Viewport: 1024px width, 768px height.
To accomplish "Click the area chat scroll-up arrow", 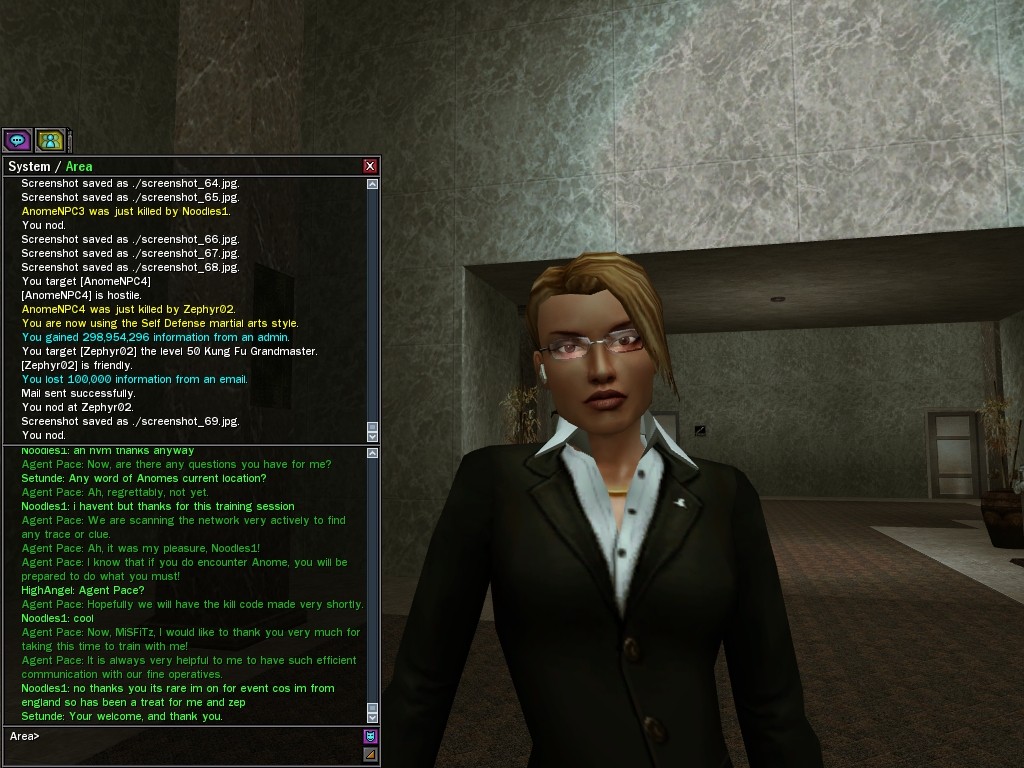I will [373, 454].
